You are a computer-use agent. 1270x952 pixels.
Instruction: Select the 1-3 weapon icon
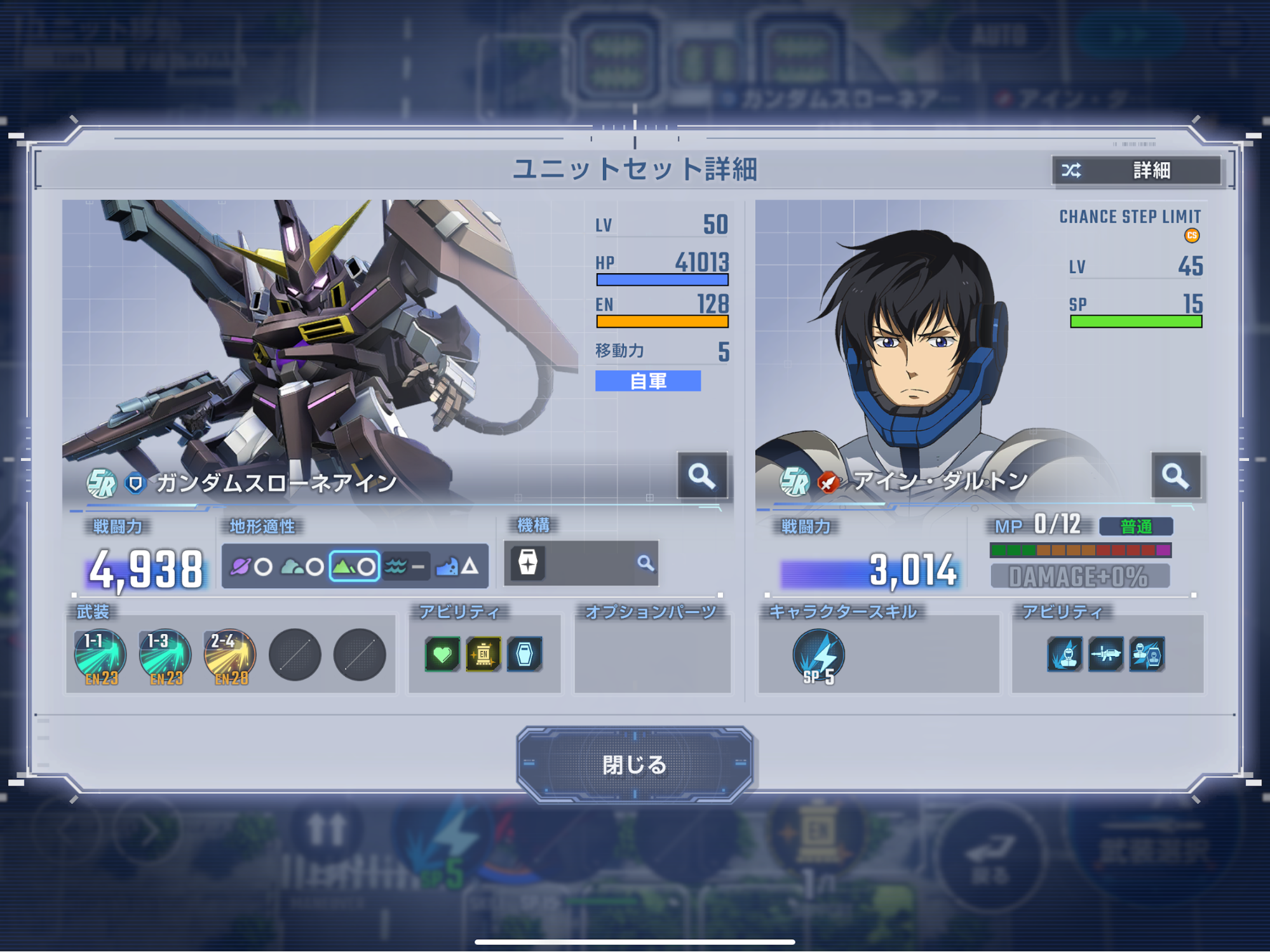pyautogui.click(x=165, y=654)
